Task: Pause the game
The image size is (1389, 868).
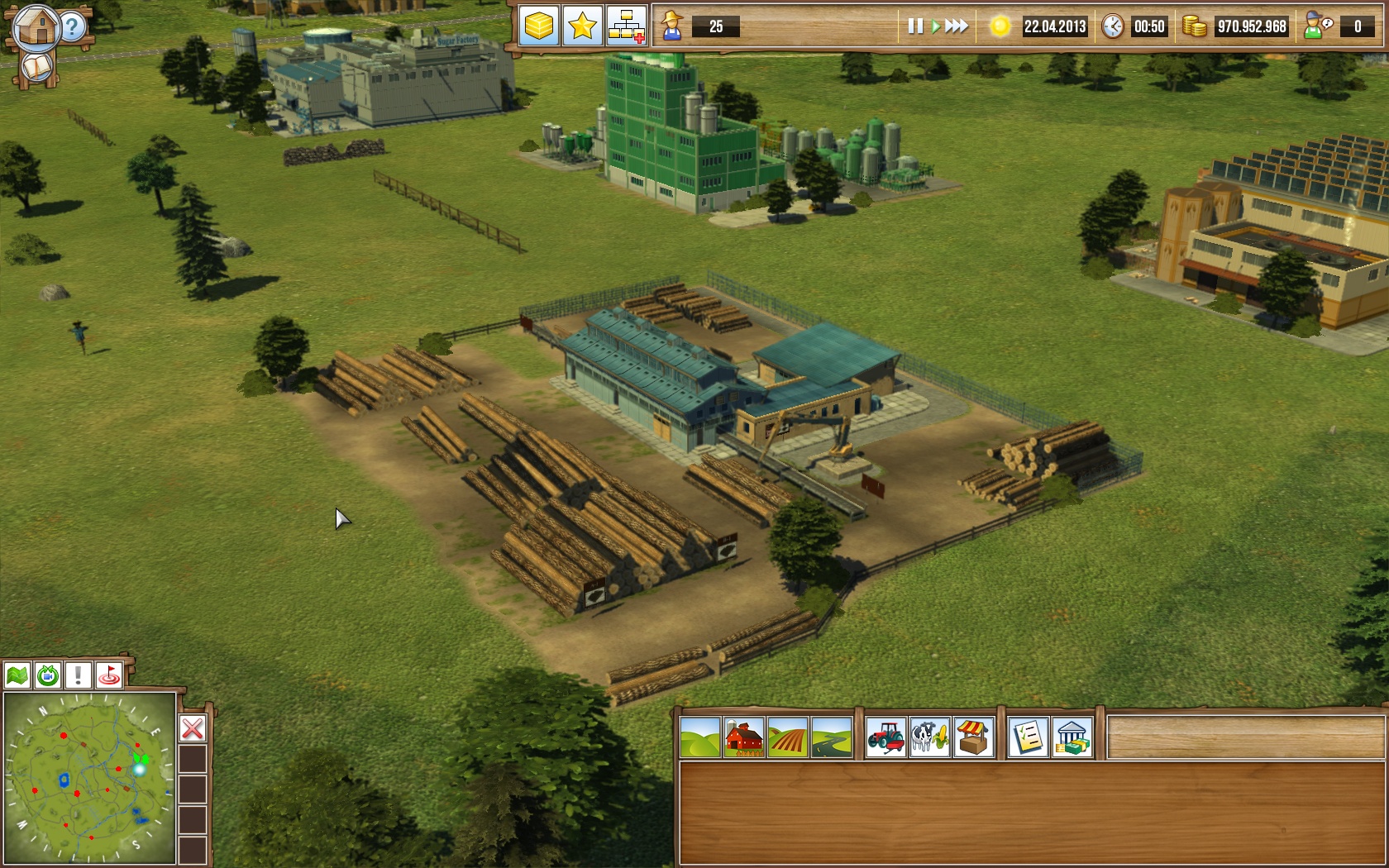Action: pyautogui.click(x=914, y=26)
